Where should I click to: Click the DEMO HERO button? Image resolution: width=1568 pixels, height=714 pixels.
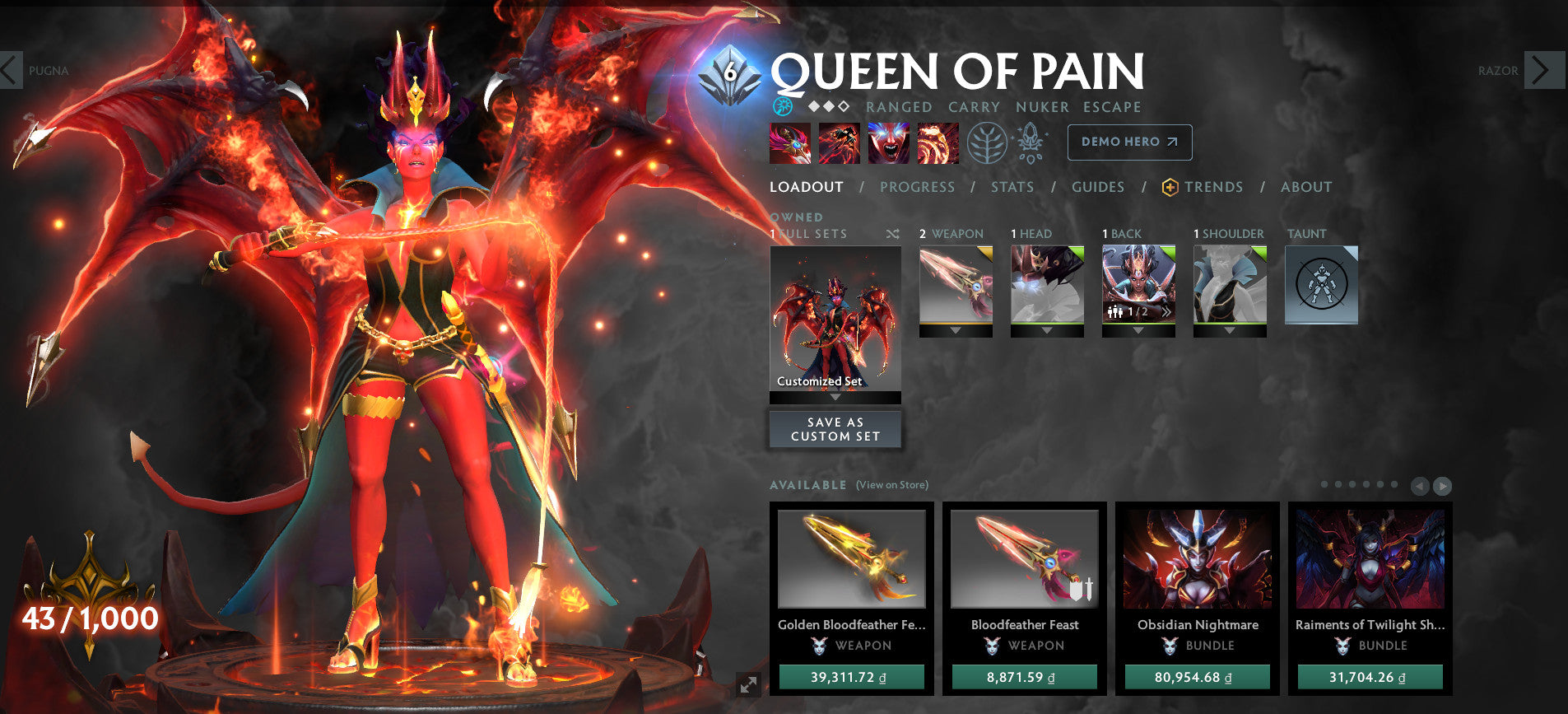(x=1128, y=142)
